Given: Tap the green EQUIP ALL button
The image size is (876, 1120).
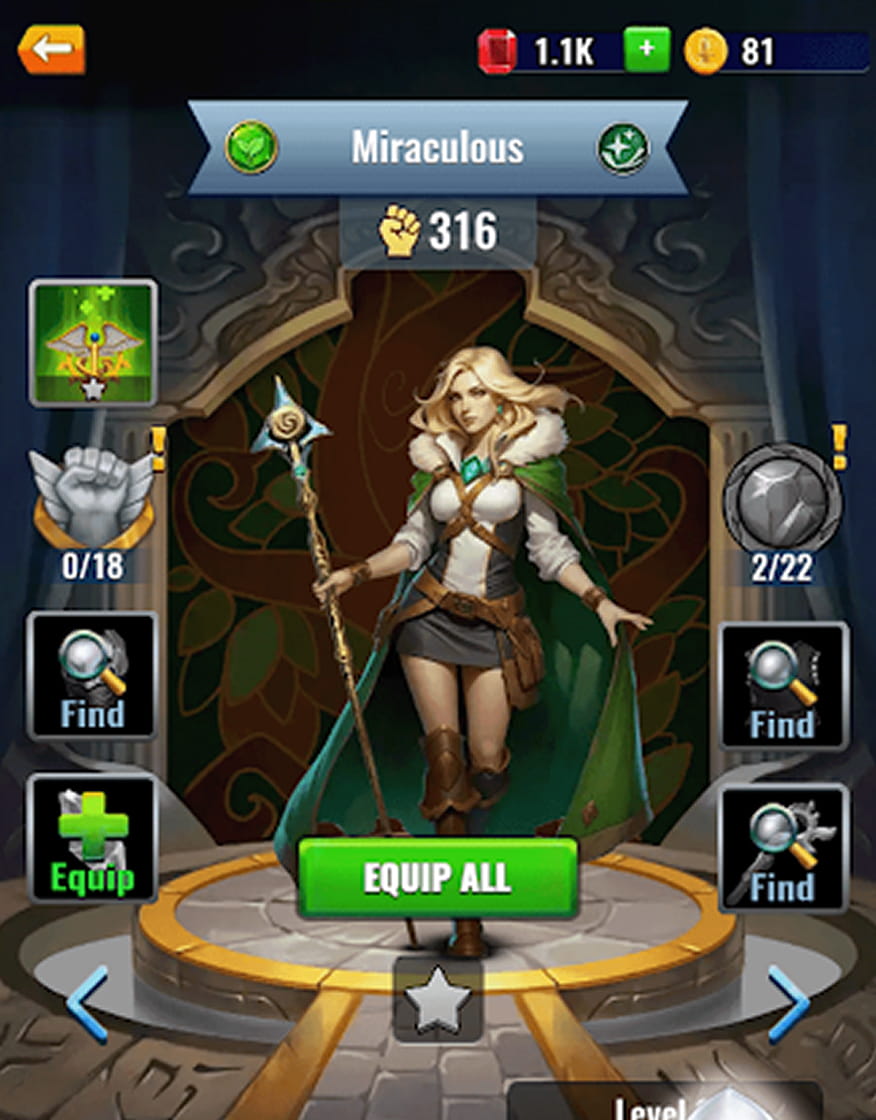Looking at the screenshot, I should click(x=438, y=878).
